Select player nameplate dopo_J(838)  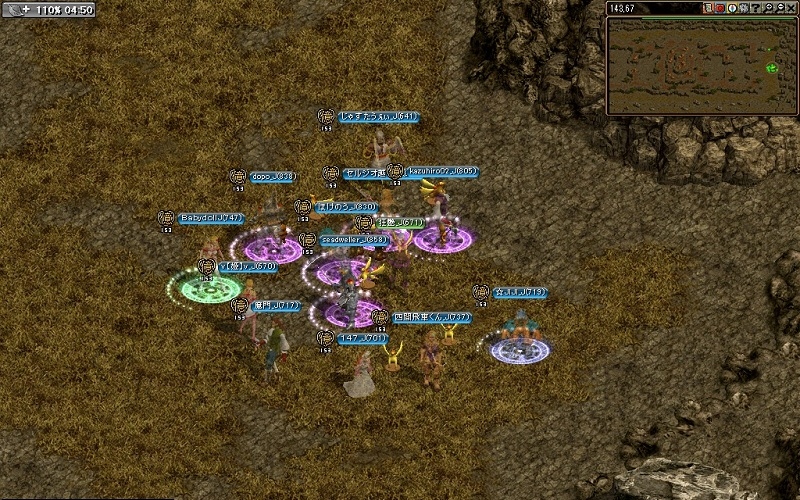272,176
